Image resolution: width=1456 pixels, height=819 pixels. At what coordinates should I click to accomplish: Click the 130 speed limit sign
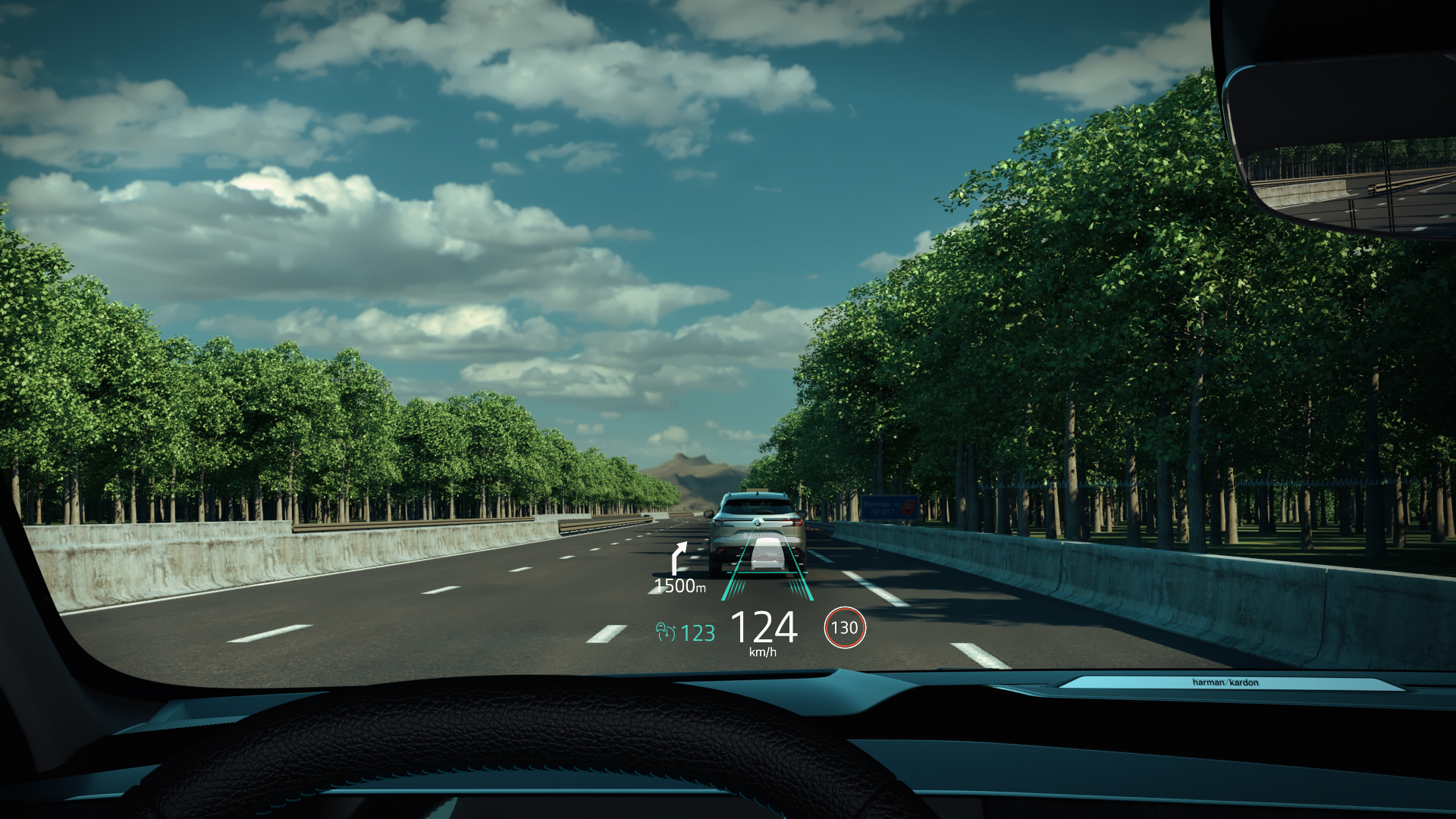pyautogui.click(x=845, y=628)
